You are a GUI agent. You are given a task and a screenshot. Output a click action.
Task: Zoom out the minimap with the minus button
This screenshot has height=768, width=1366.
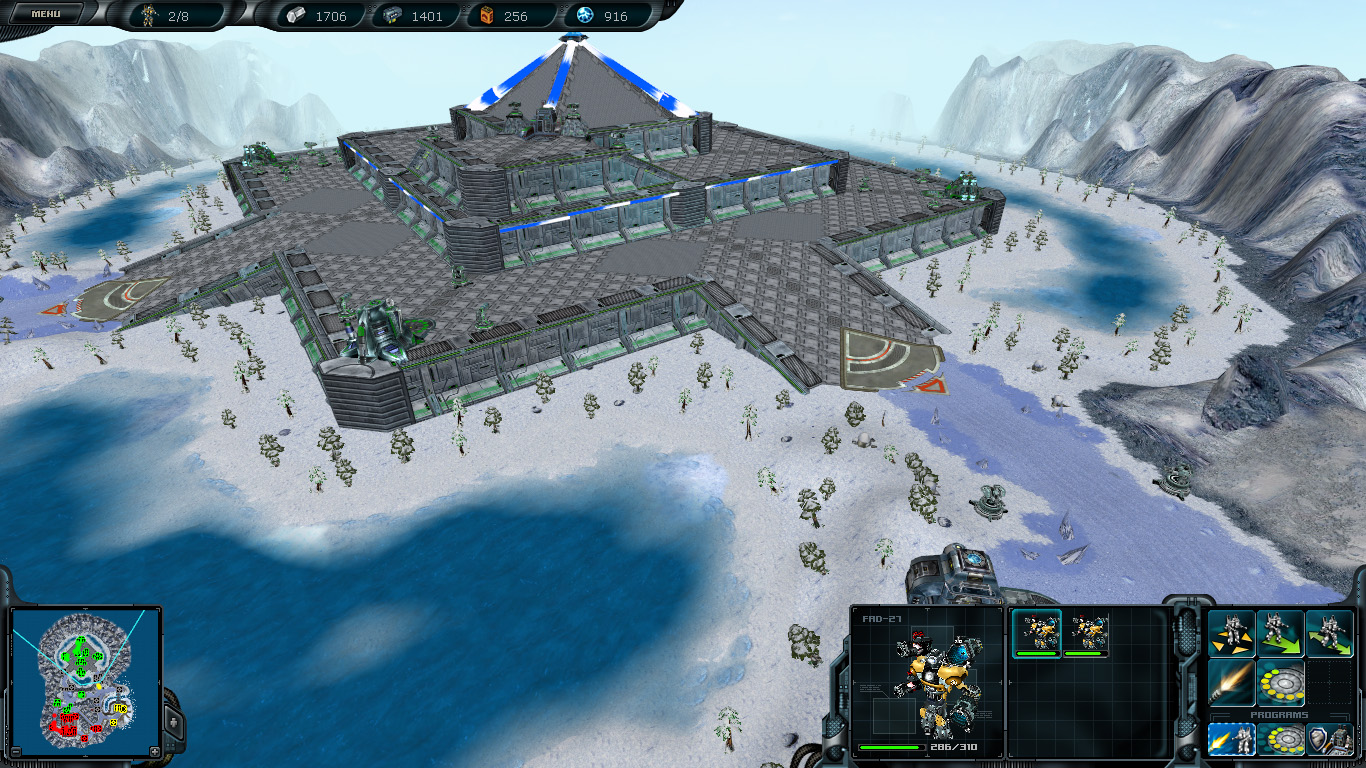click(x=15, y=751)
